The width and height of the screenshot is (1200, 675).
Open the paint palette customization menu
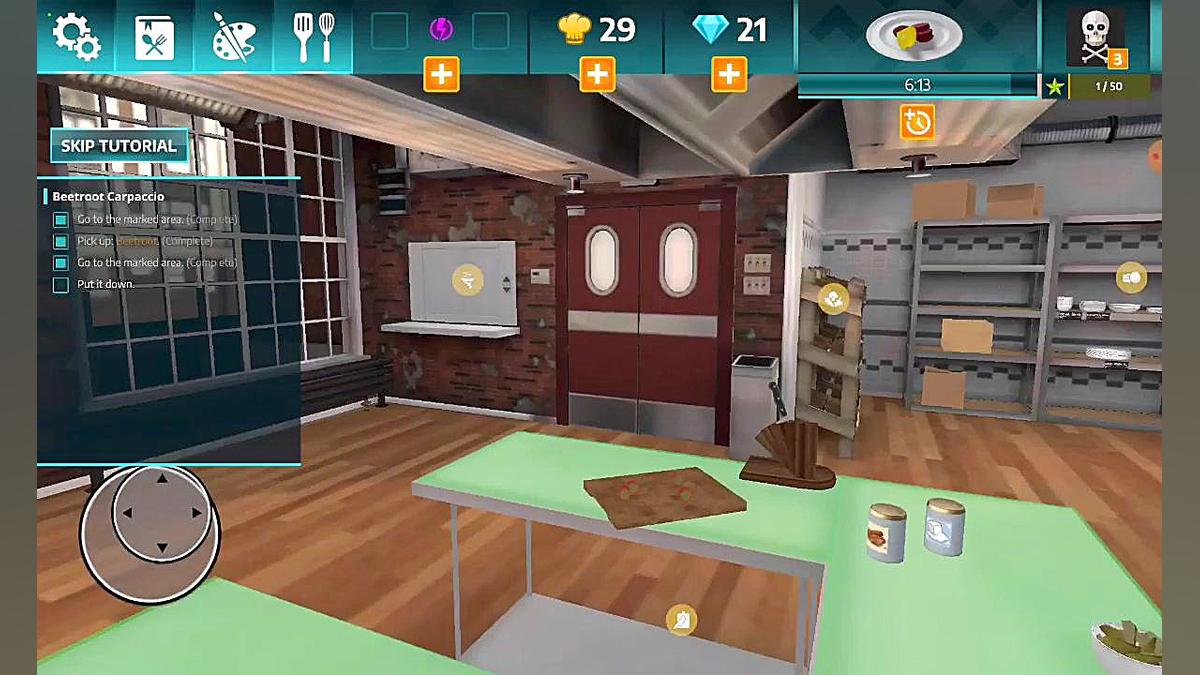tap(234, 37)
